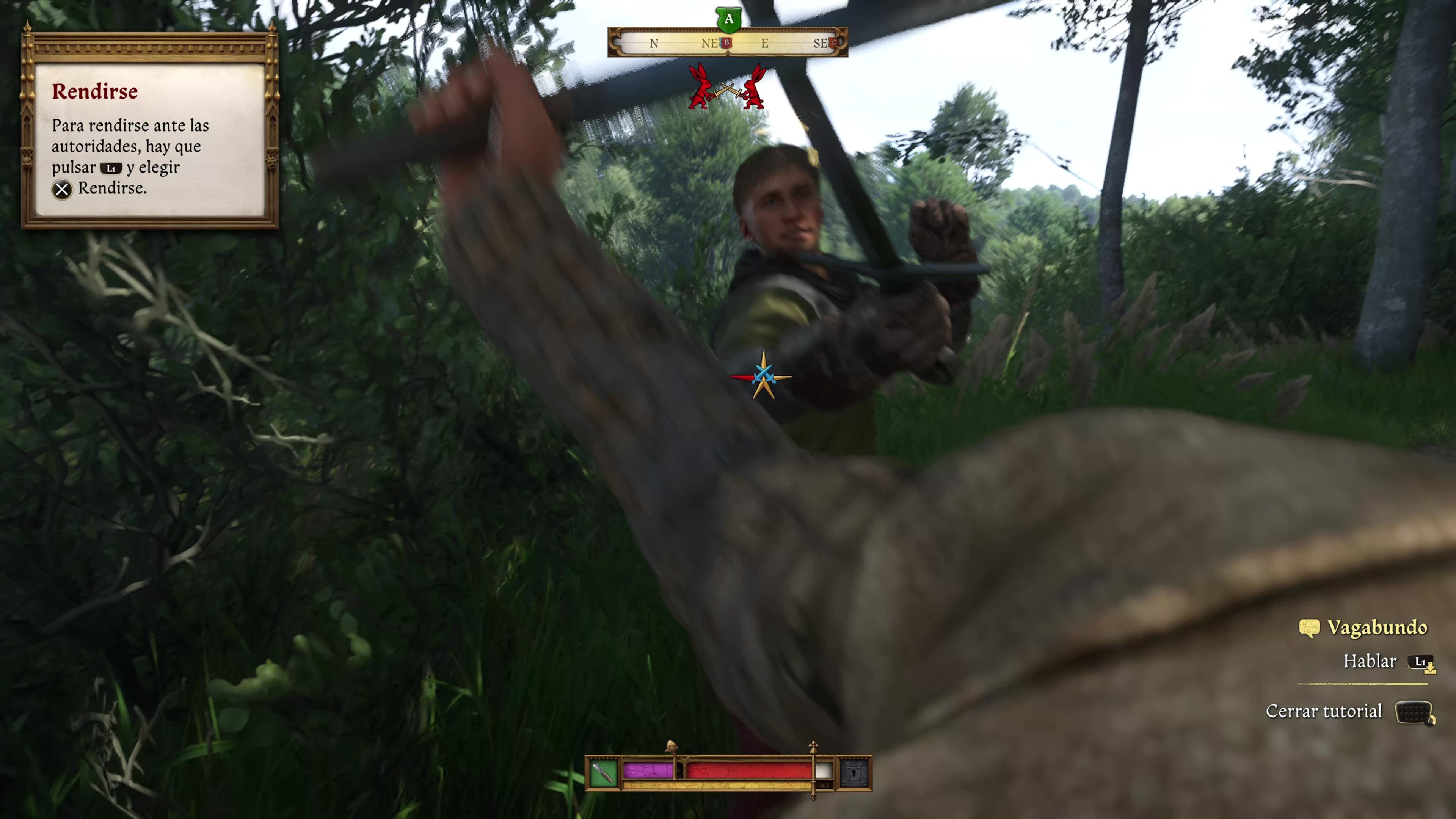Click the Rendirse tutorial panel title

[95, 91]
